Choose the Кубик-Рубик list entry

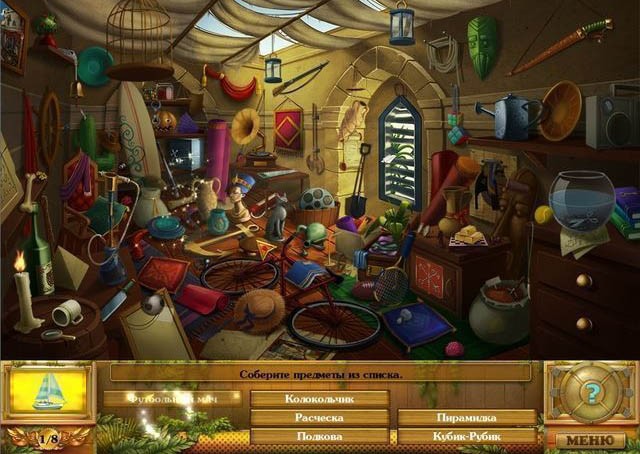[x=466, y=436]
